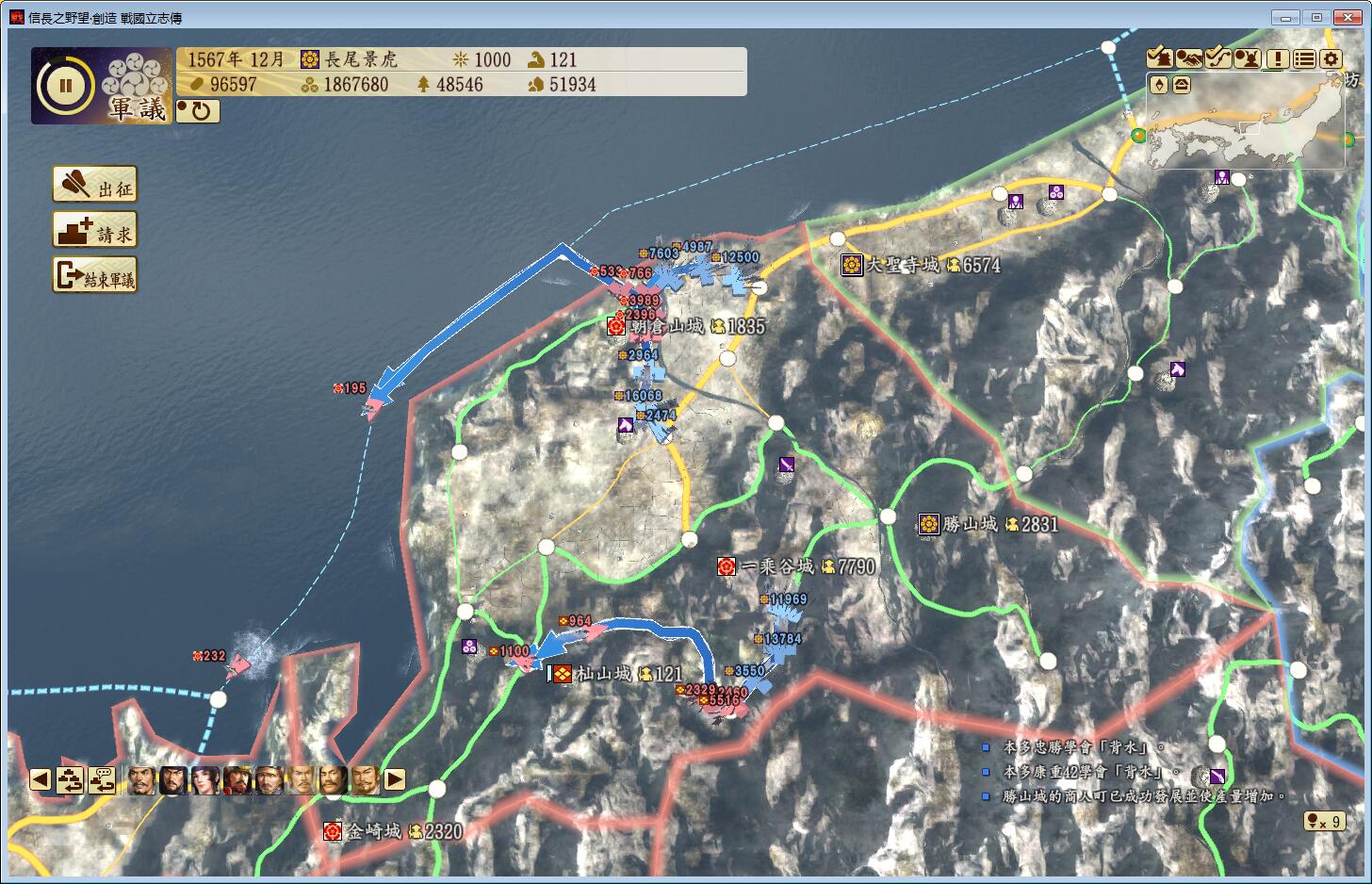
Task: Open the list menu icon
Action: [1303, 58]
